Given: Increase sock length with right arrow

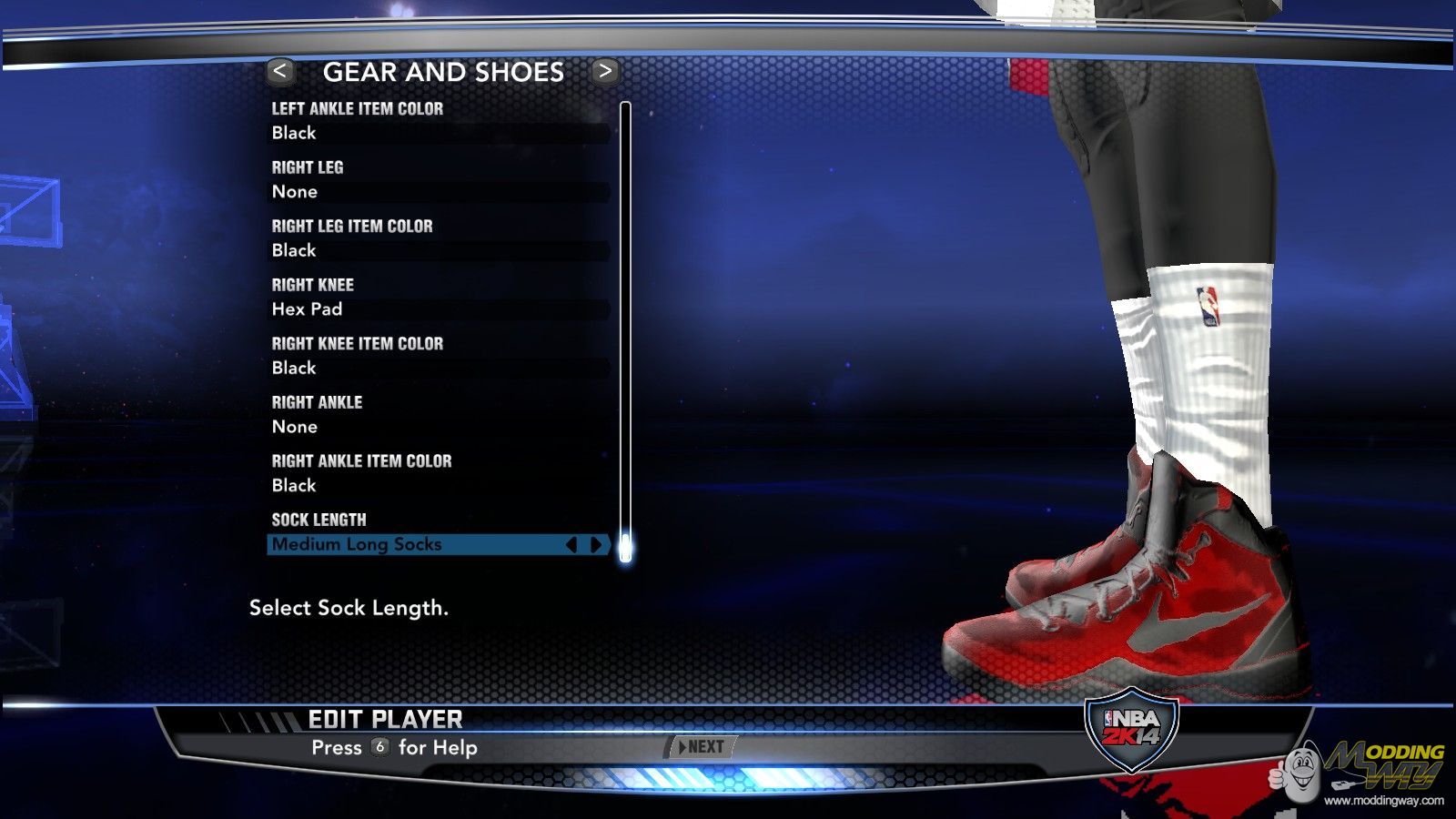Looking at the screenshot, I should coord(596,544).
